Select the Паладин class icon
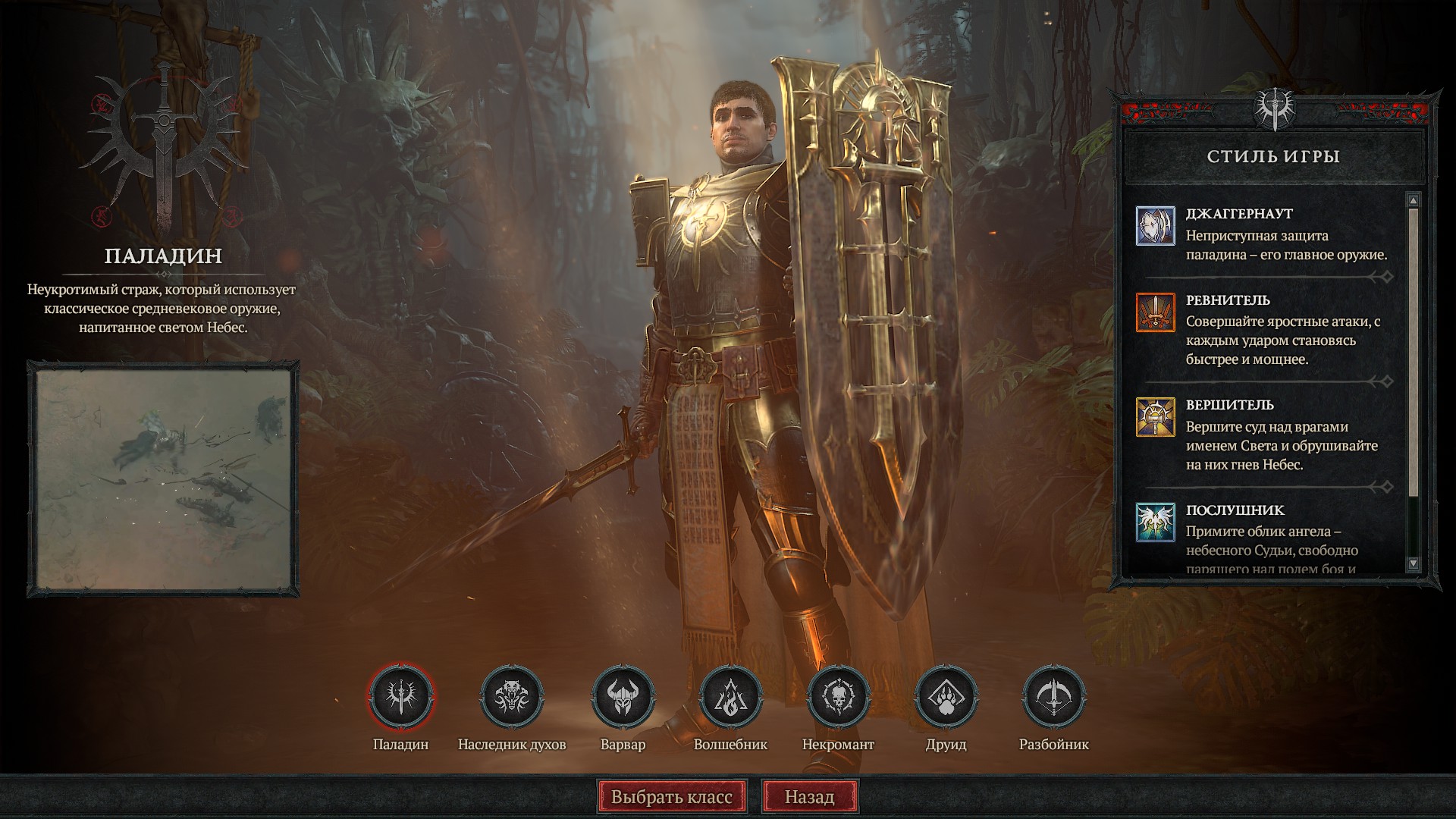Image resolution: width=1456 pixels, height=819 pixels. click(401, 696)
